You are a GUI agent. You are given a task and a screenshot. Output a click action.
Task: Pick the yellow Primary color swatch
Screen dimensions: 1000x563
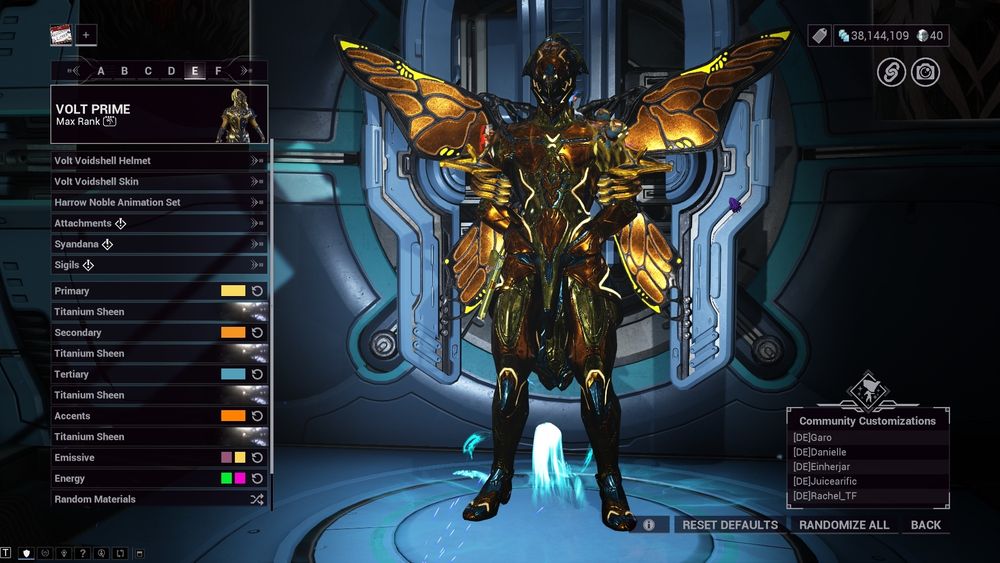[233, 291]
